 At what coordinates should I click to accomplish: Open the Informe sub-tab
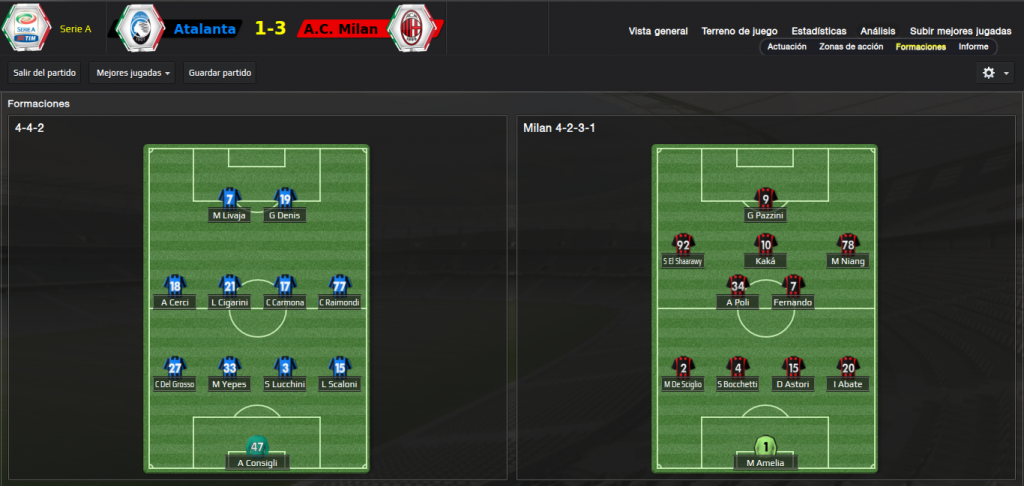pos(973,47)
